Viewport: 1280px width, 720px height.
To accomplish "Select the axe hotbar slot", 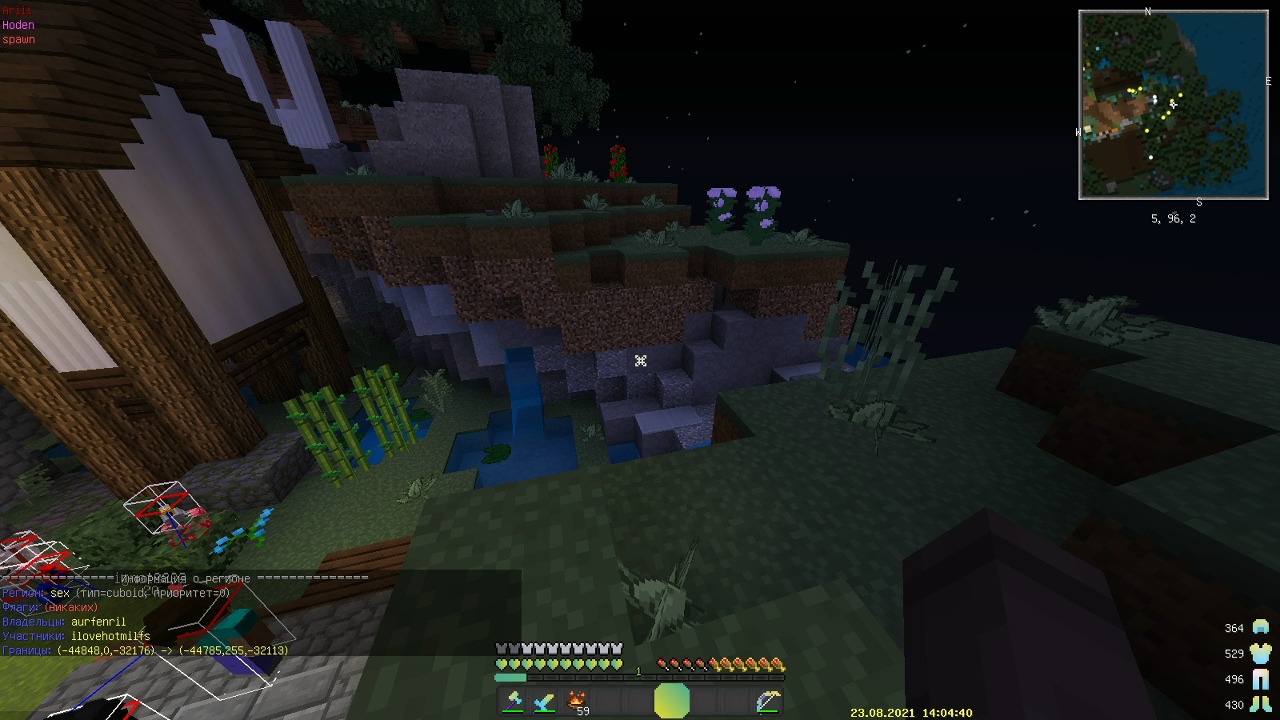I will point(514,701).
